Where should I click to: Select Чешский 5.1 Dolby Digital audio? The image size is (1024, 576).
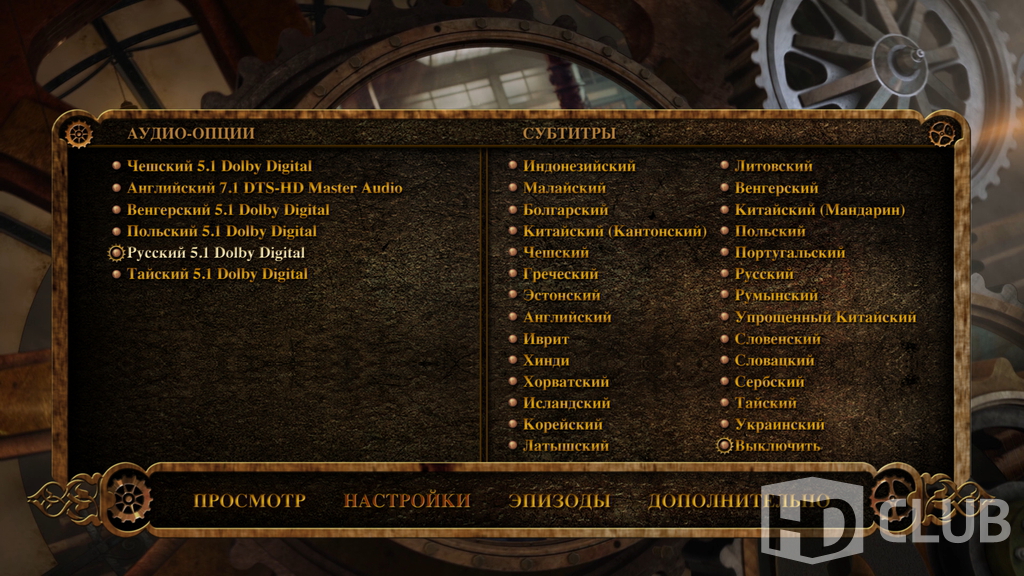219,166
